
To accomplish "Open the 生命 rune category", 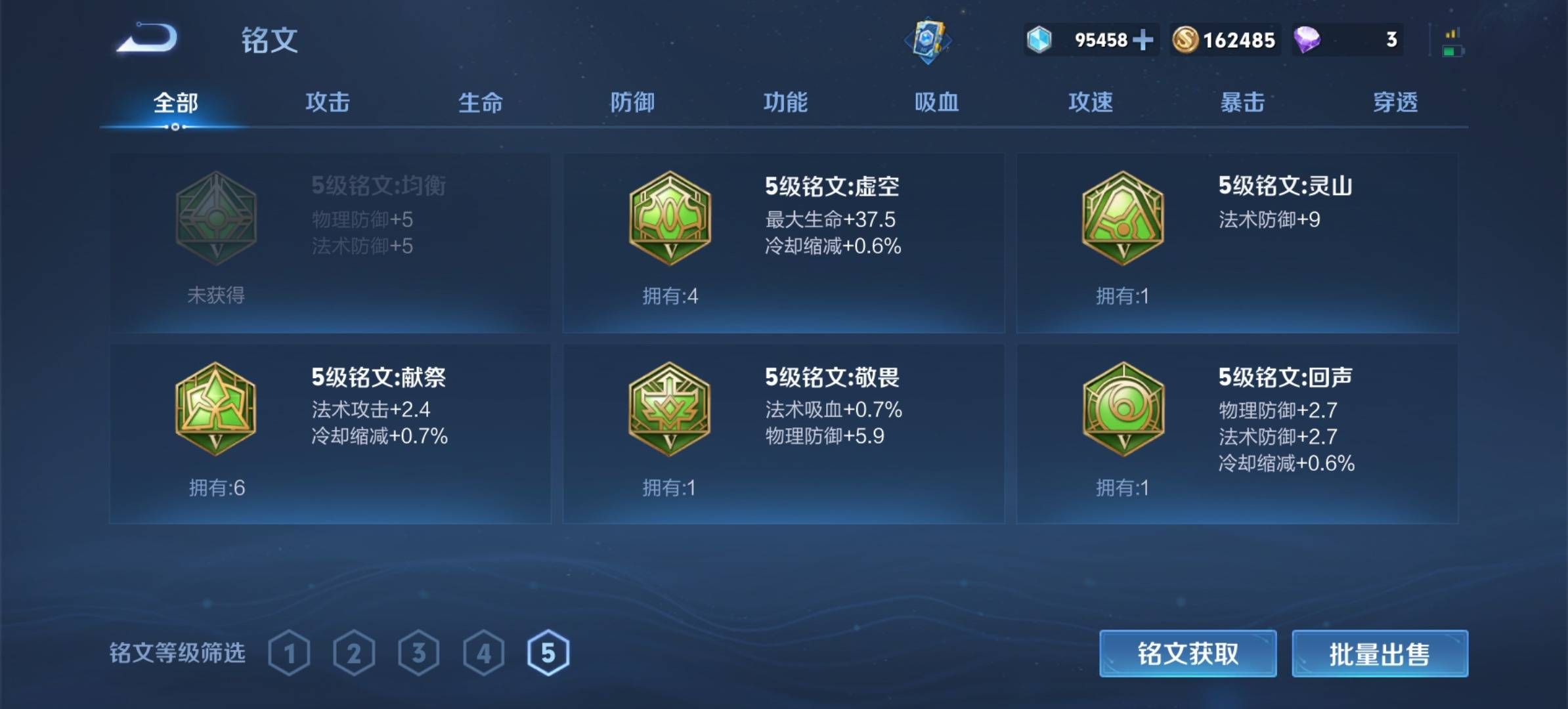I will point(480,102).
